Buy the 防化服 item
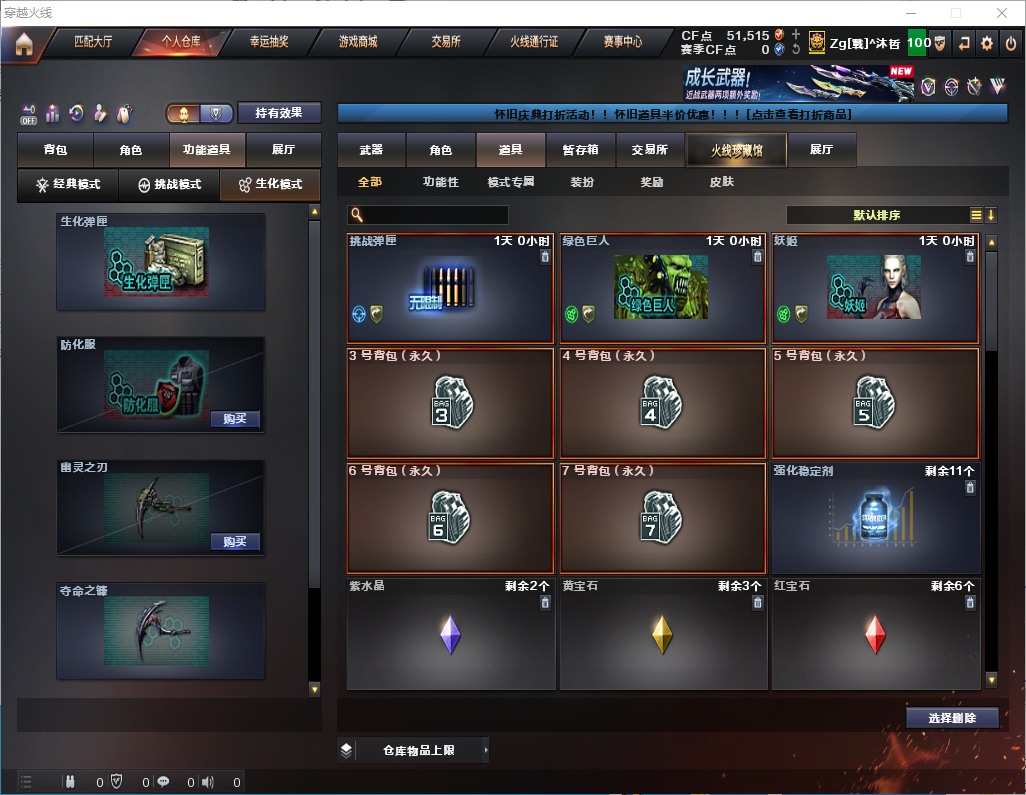 [x=235, y=419]
